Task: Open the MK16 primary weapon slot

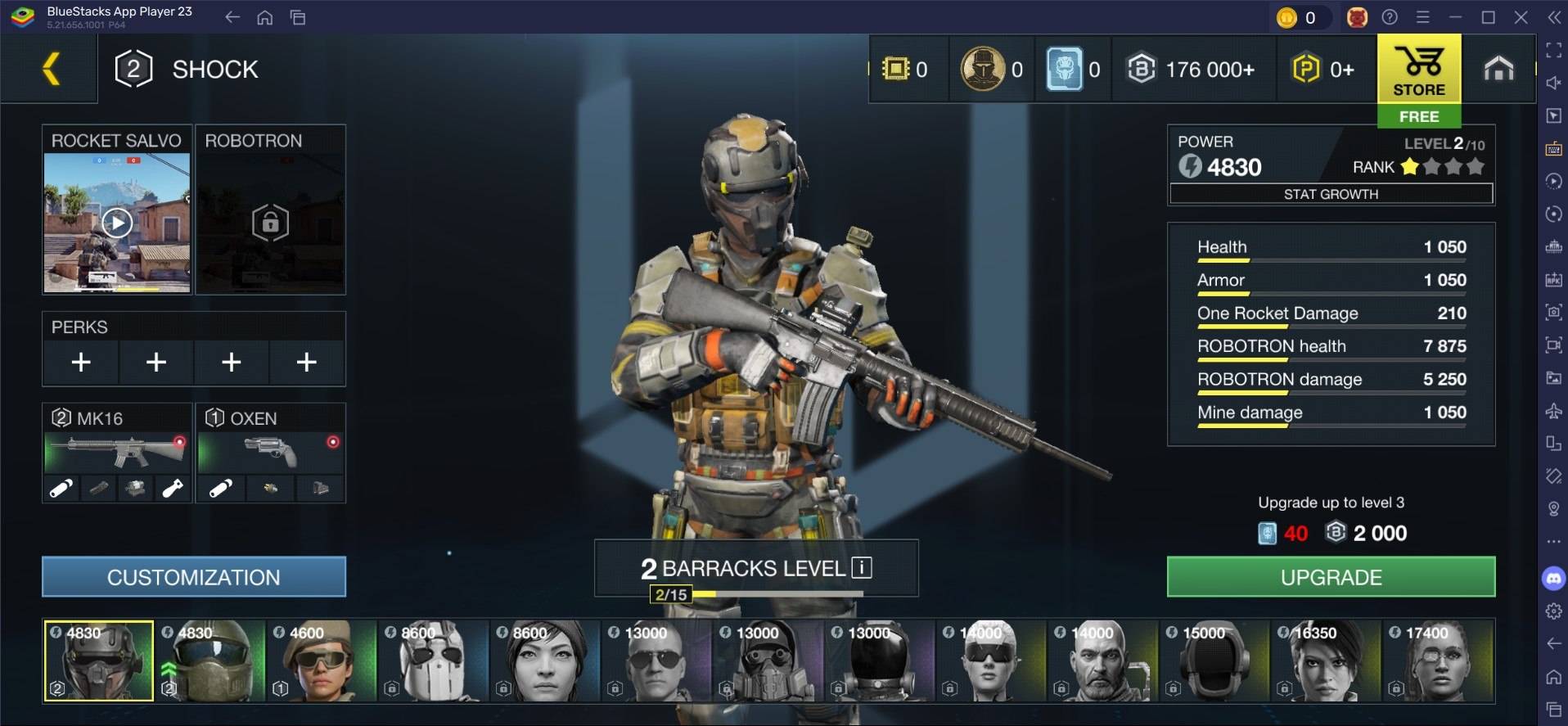Action: (x=117, y=451)
